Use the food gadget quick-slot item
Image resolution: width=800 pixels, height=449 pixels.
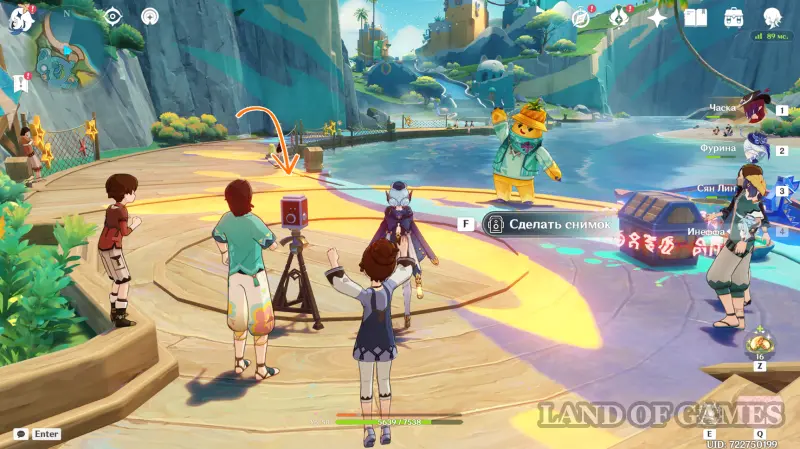coord(757,344)
